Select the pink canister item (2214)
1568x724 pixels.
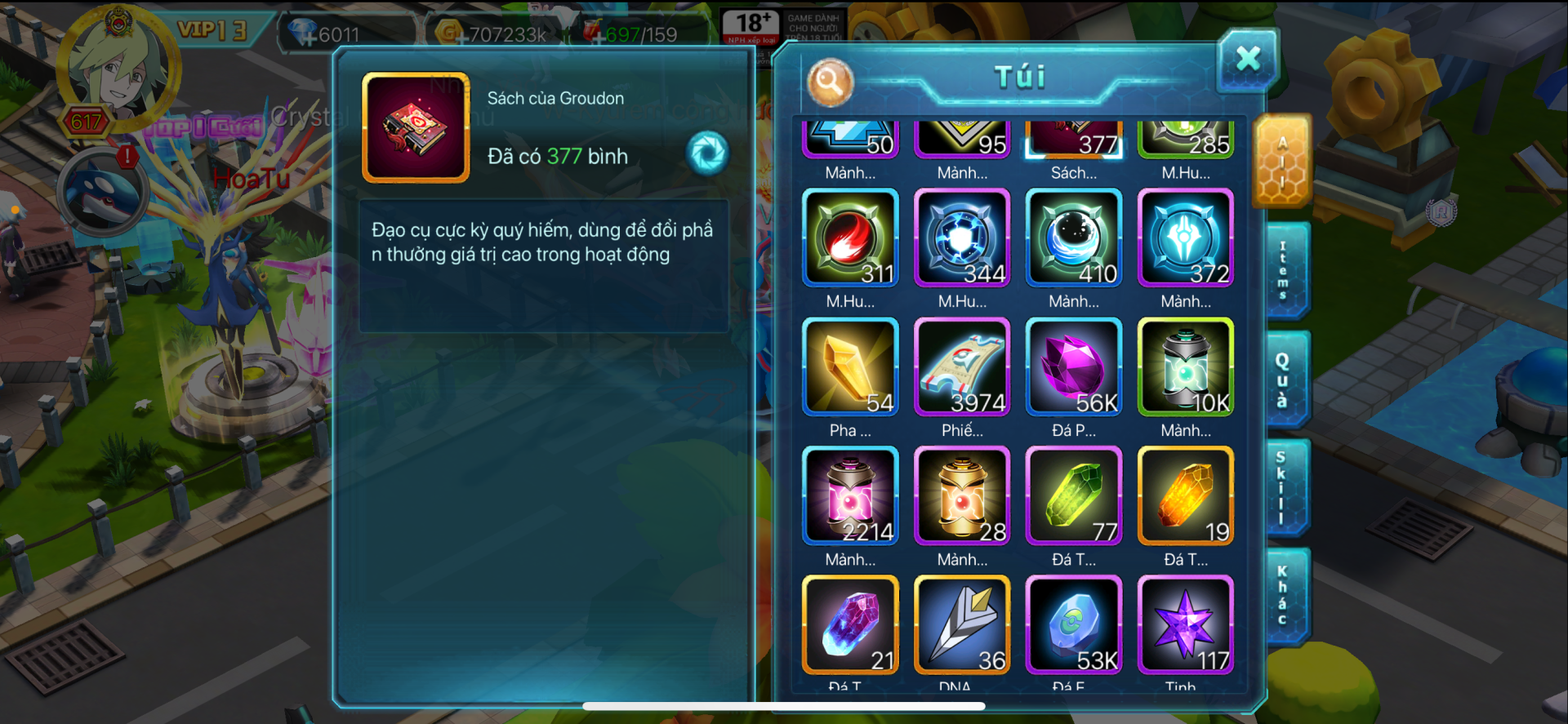click(x=850, y=496)
